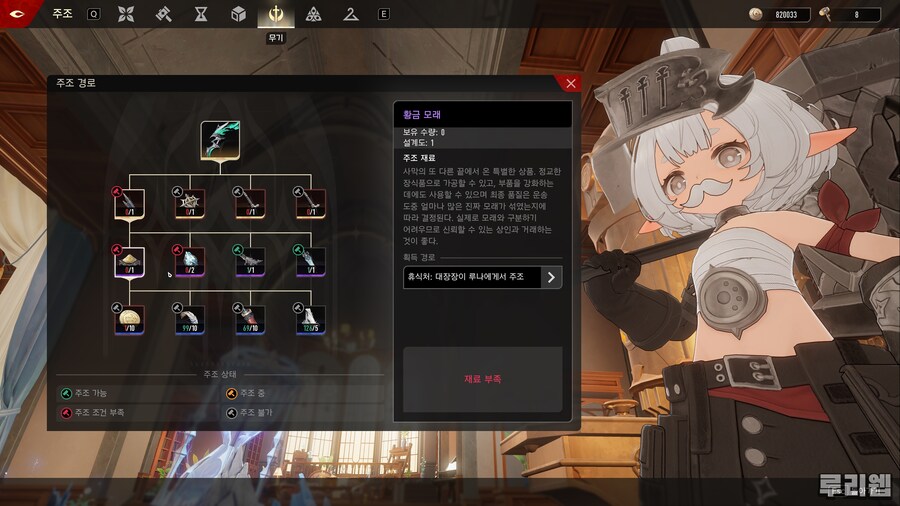The height and width of the screenshot is (506, 900).
Task: Open the cube category tab
Action: (x=238, y=14)
